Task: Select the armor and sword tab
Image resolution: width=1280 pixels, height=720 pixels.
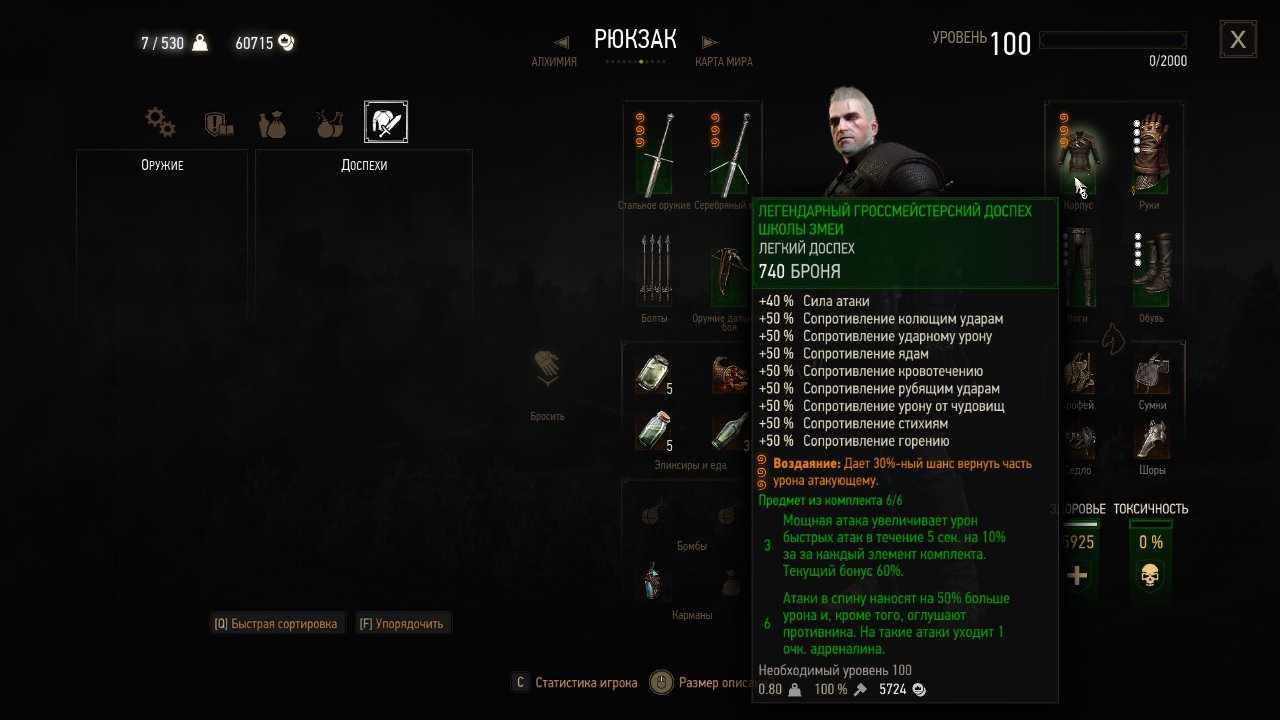Action: click(x=385, y=122)
